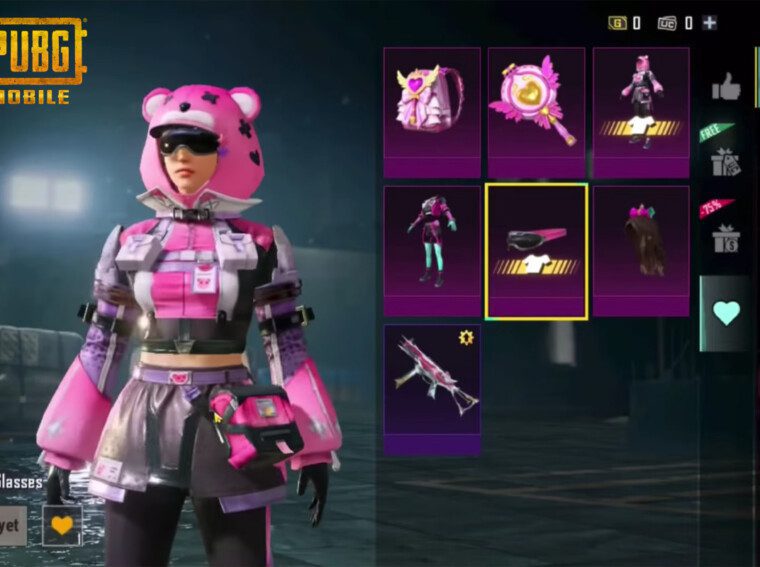Click the button ending in 'yet'
The height and width of the screenshot is (567, 760).
click(x=12, y=525)
